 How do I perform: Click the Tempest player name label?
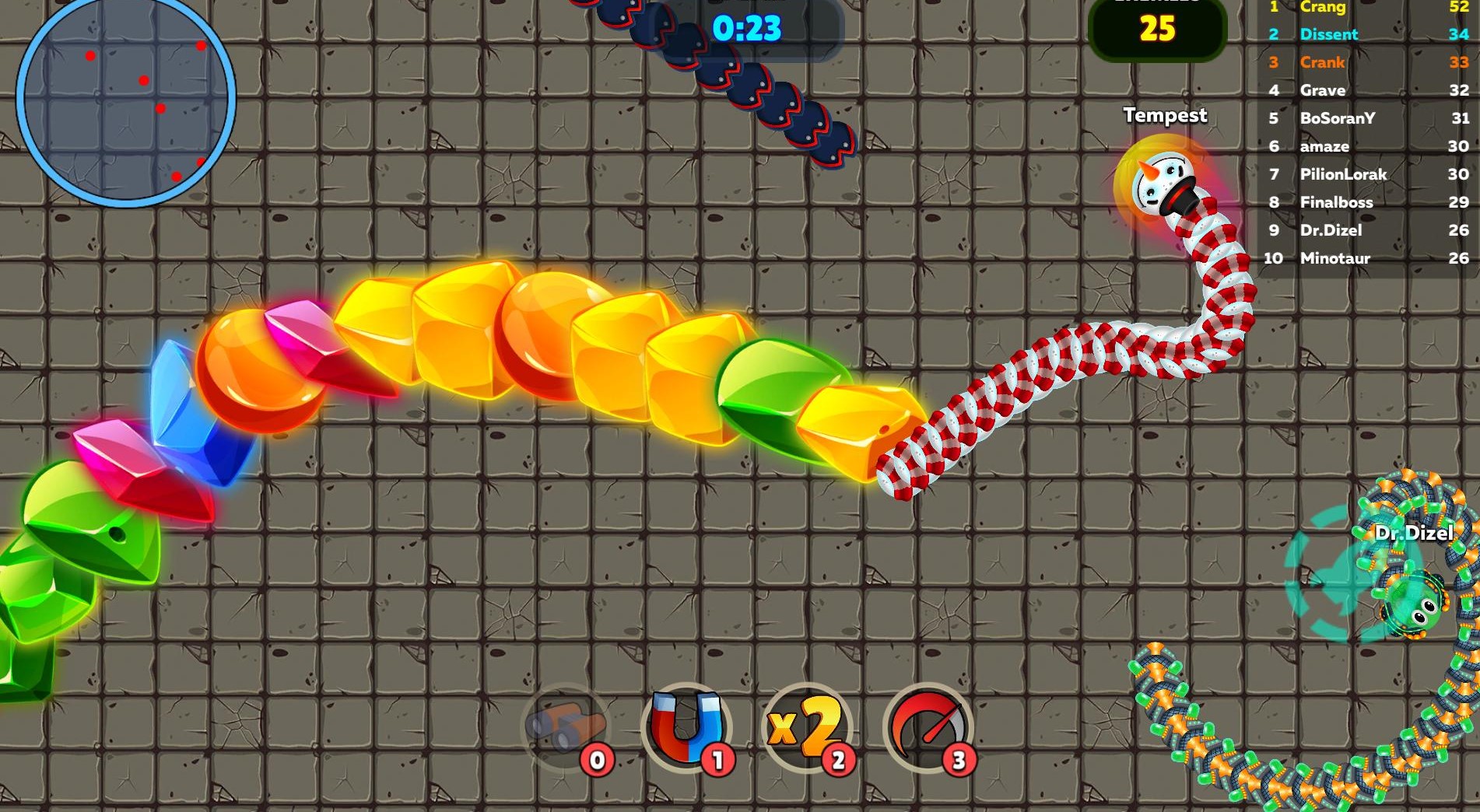[x=1165, y=116]
